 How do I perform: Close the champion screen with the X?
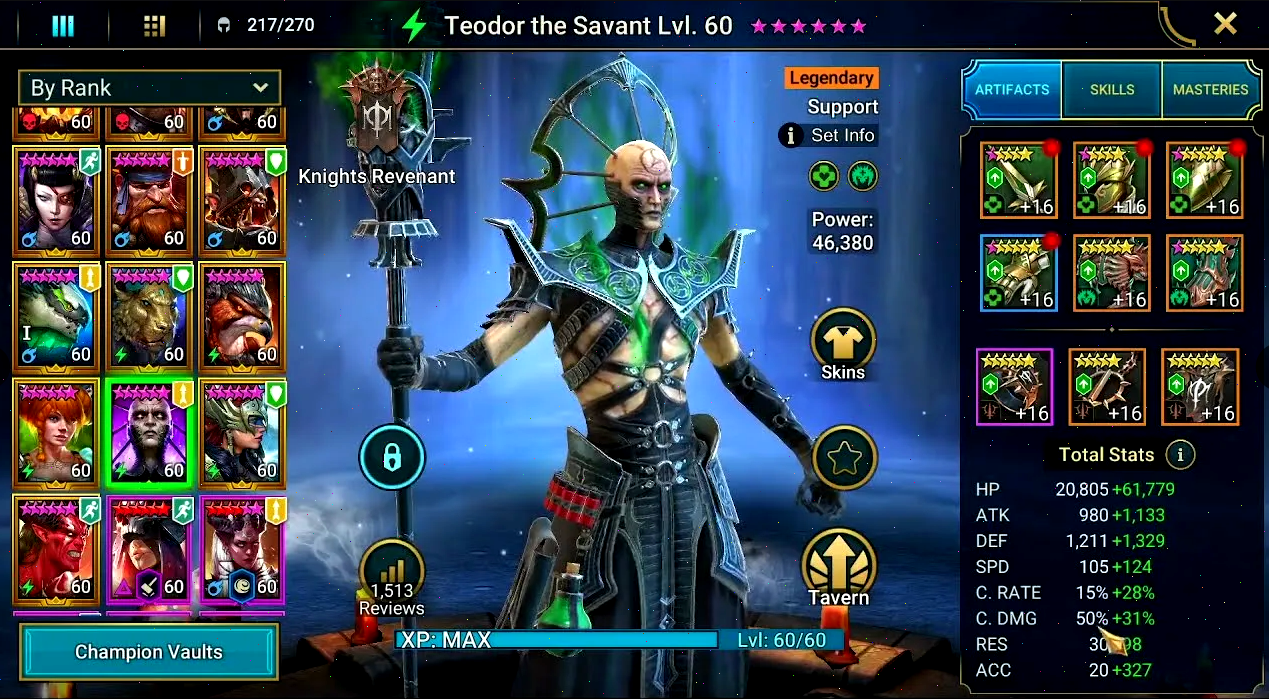(x=1225, y=24)
